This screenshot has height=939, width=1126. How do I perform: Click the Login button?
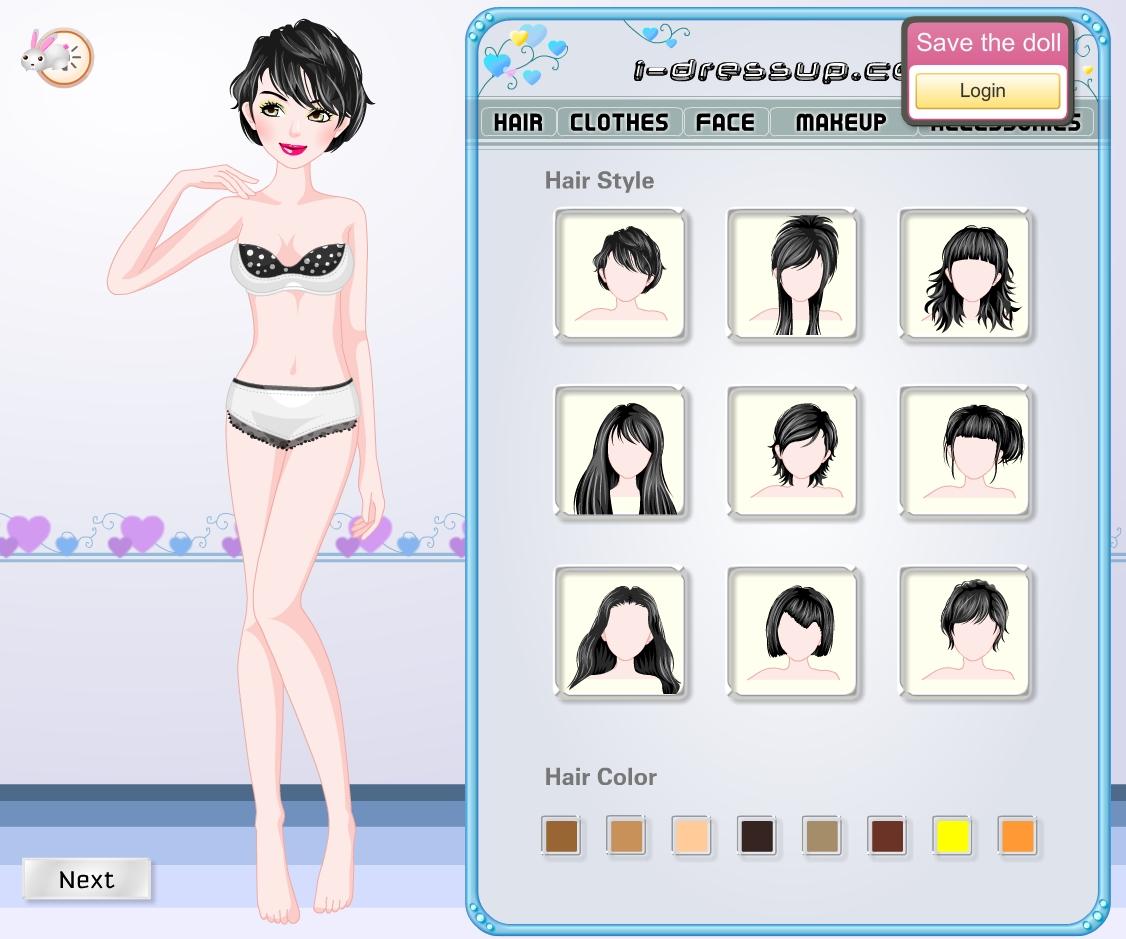[x=987, y=91]
